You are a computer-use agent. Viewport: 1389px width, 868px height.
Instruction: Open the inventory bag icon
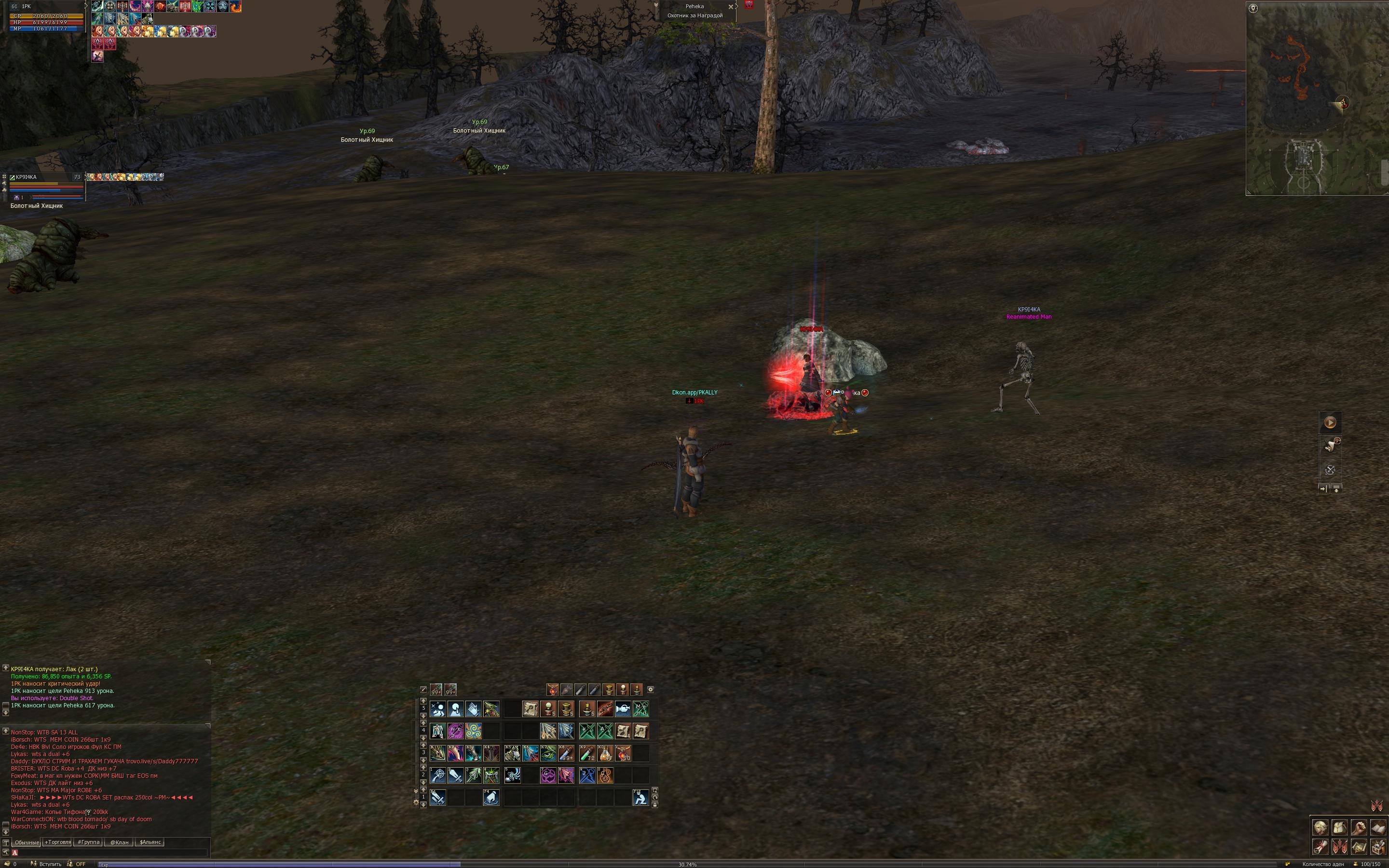click(x=1339, y=827)
